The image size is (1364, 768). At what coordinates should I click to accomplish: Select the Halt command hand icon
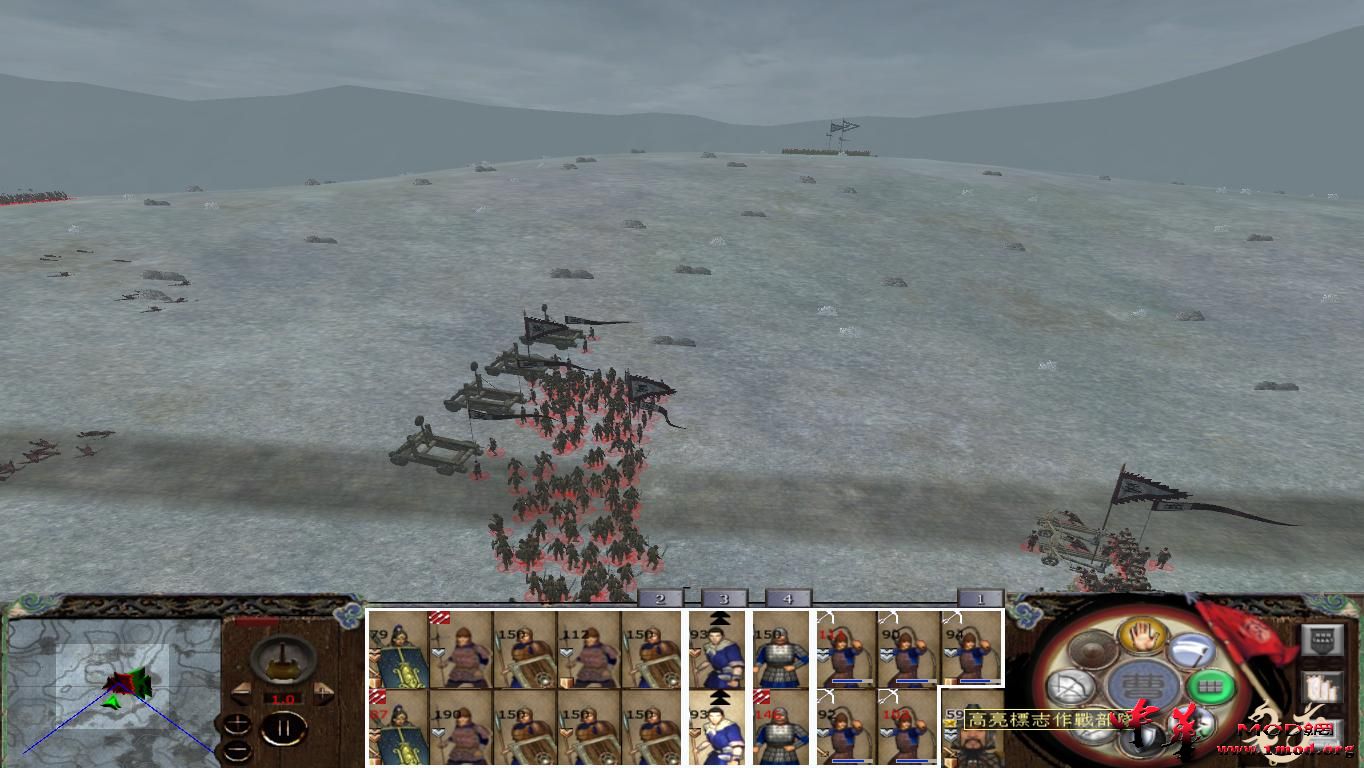(x=1141, y=635)
